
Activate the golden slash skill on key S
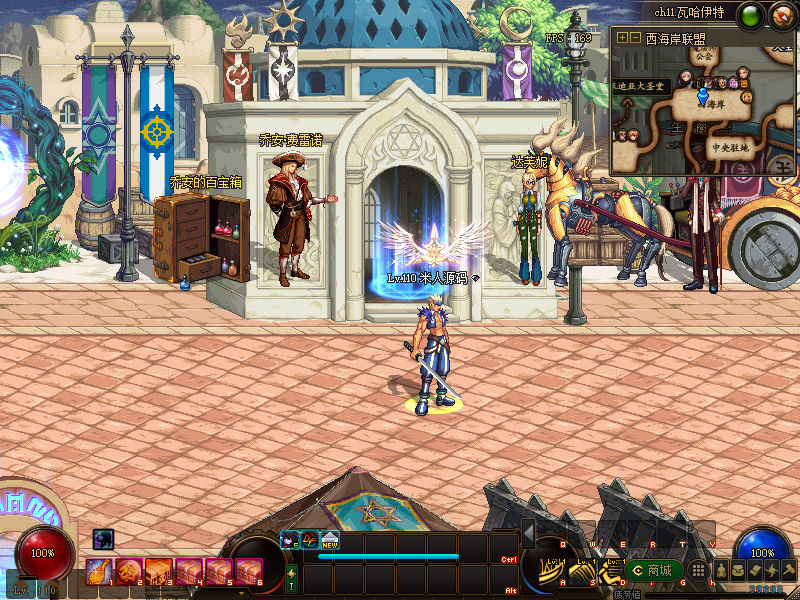pyautogui.click(x=580, y=571)
